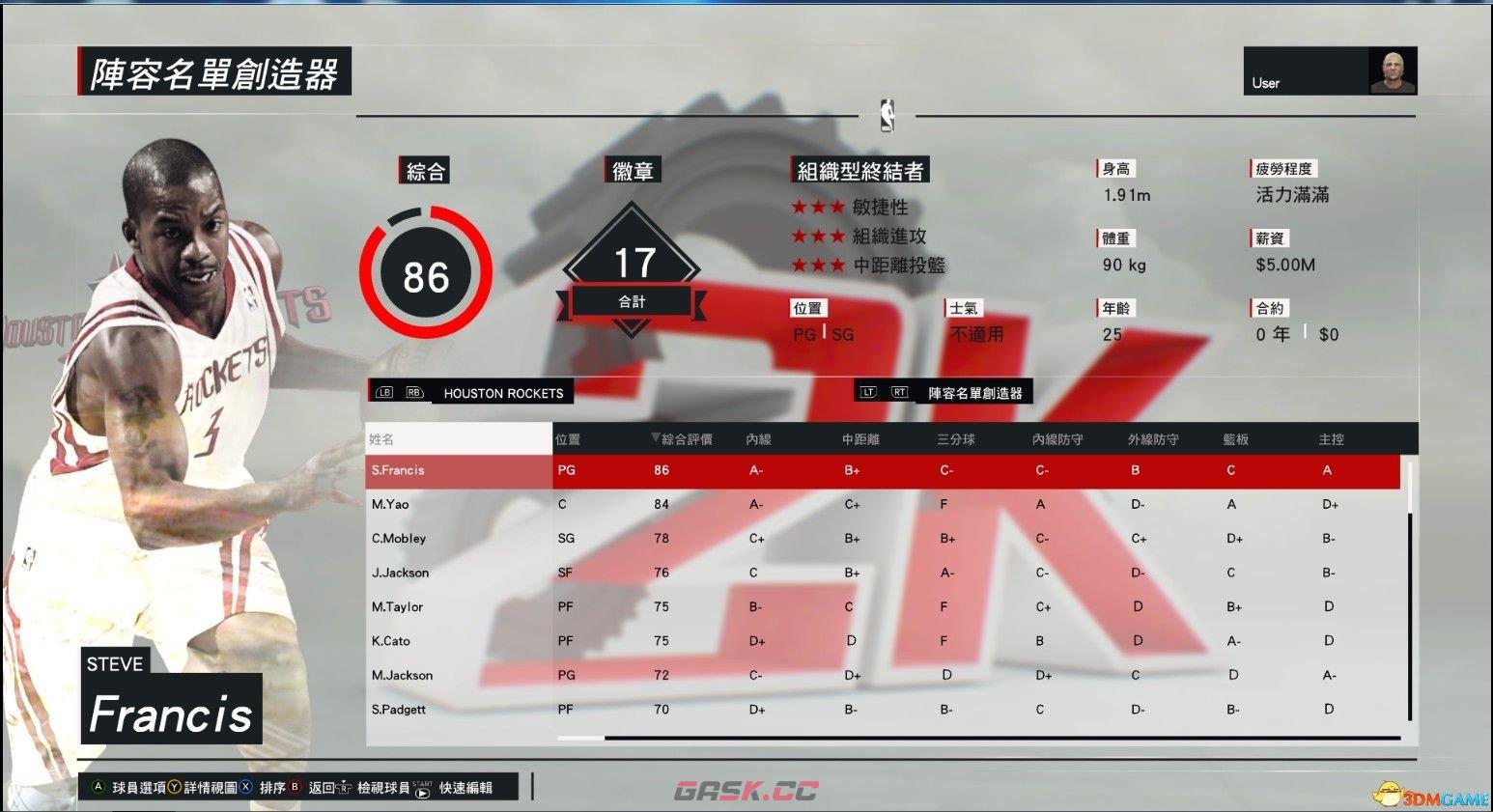Toggle a star on 中距離投籃
Image resolution: width=1493 pixels, height=812 pixels.
coord(818,264)
